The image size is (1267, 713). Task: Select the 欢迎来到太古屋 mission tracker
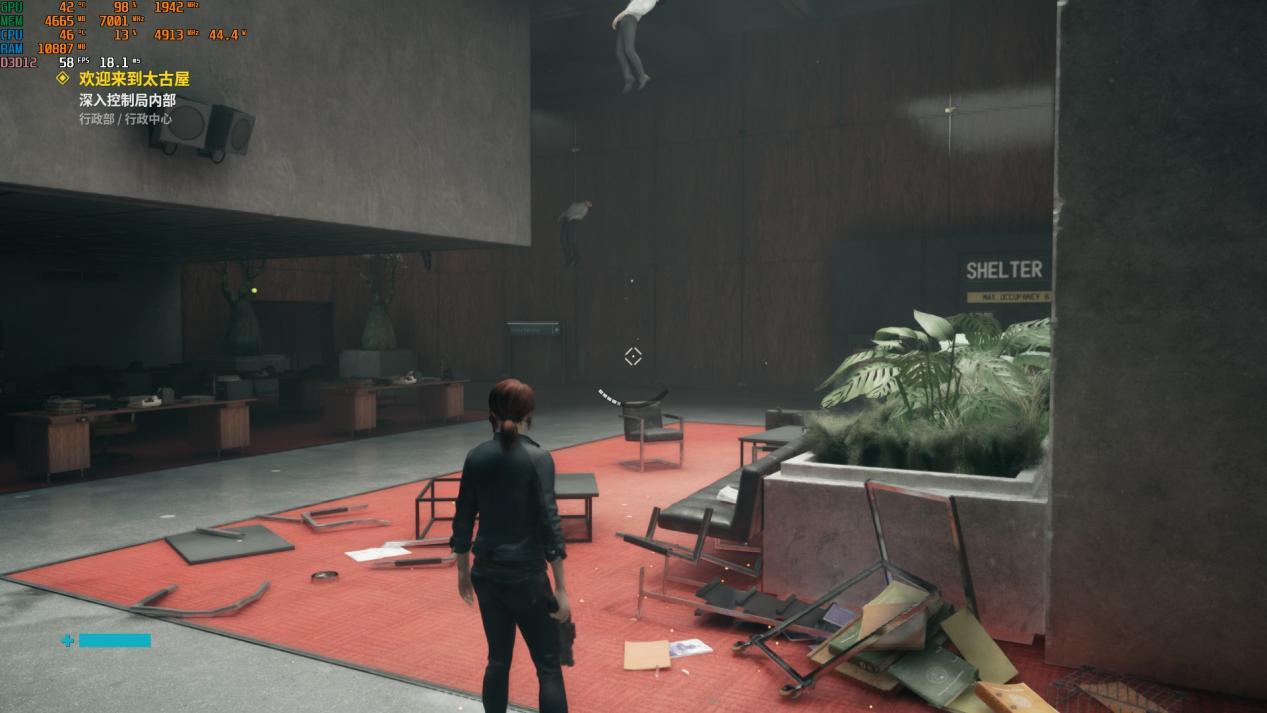[134, 79]
